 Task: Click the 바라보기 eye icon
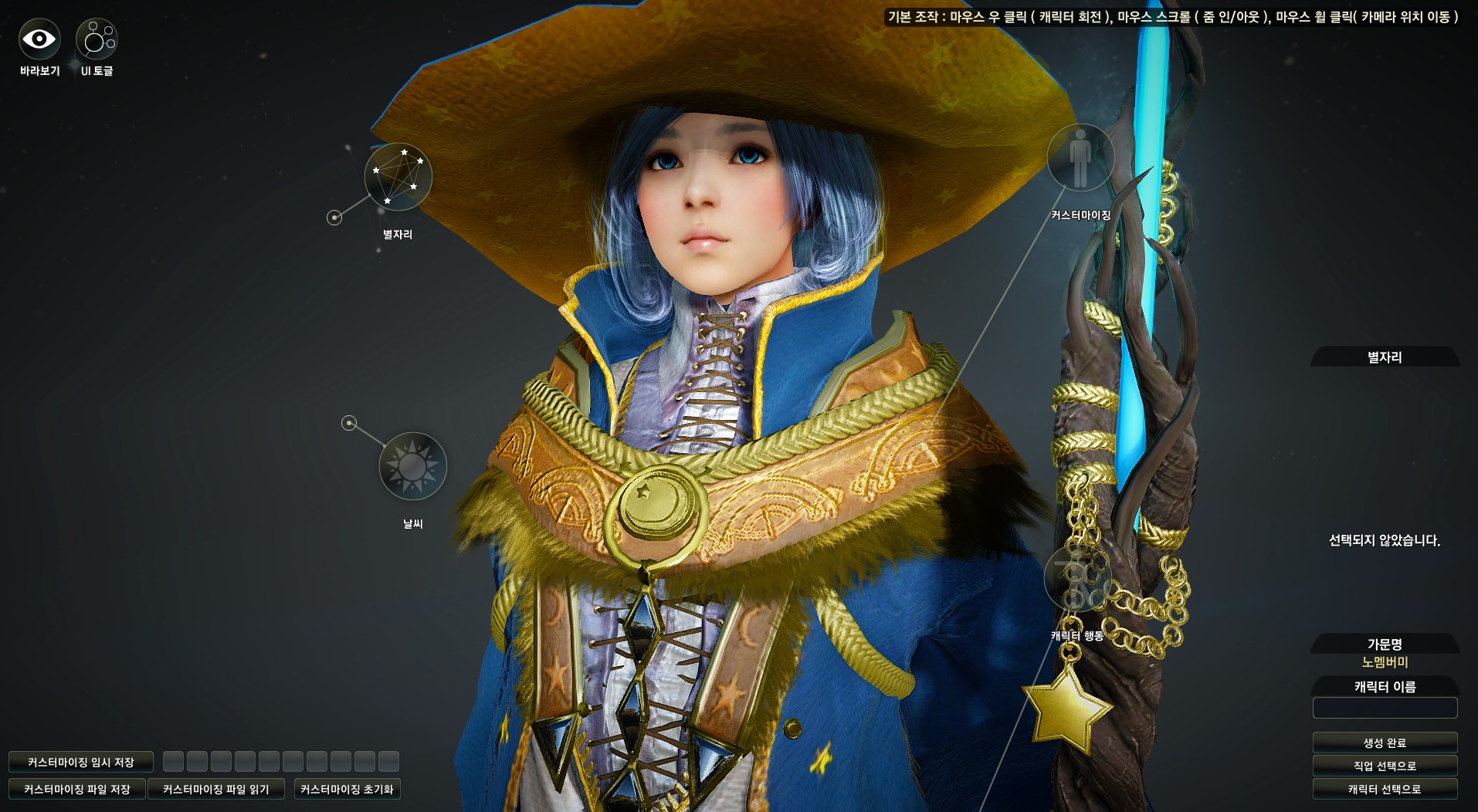[x=39, y=39]
